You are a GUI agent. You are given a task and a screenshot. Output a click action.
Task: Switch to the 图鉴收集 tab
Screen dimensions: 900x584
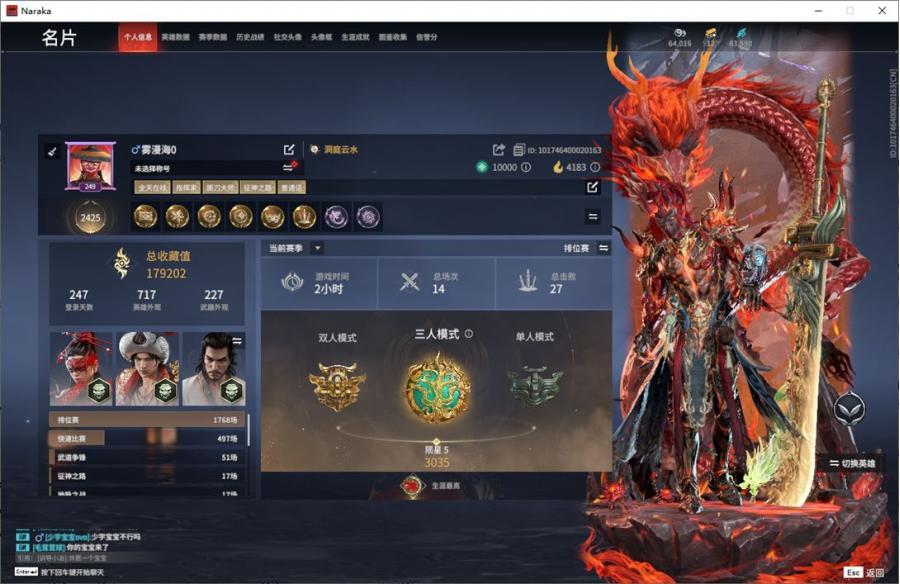(392, 38)
